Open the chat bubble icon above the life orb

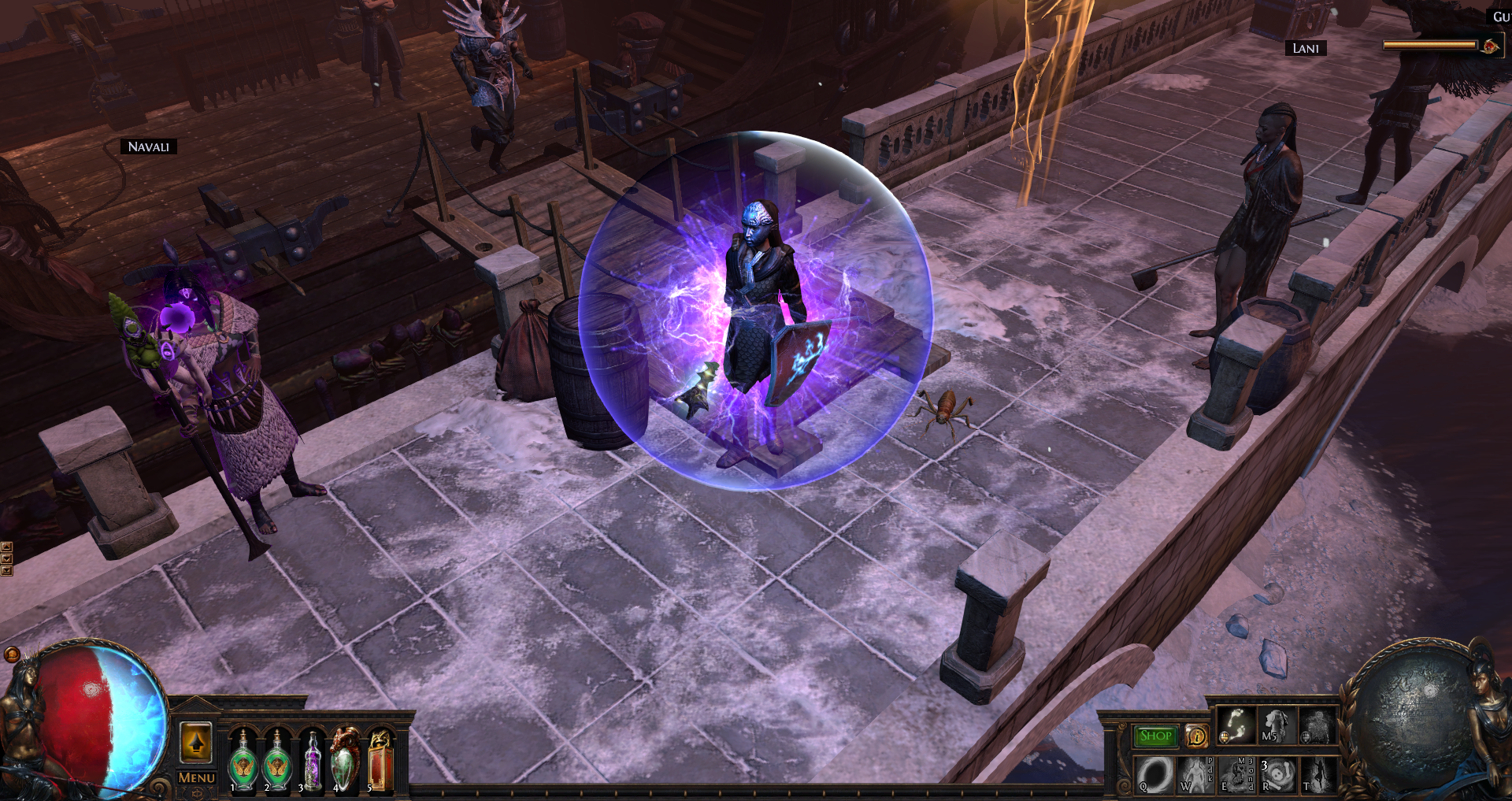pyautogui.click(x=12, y=655)
